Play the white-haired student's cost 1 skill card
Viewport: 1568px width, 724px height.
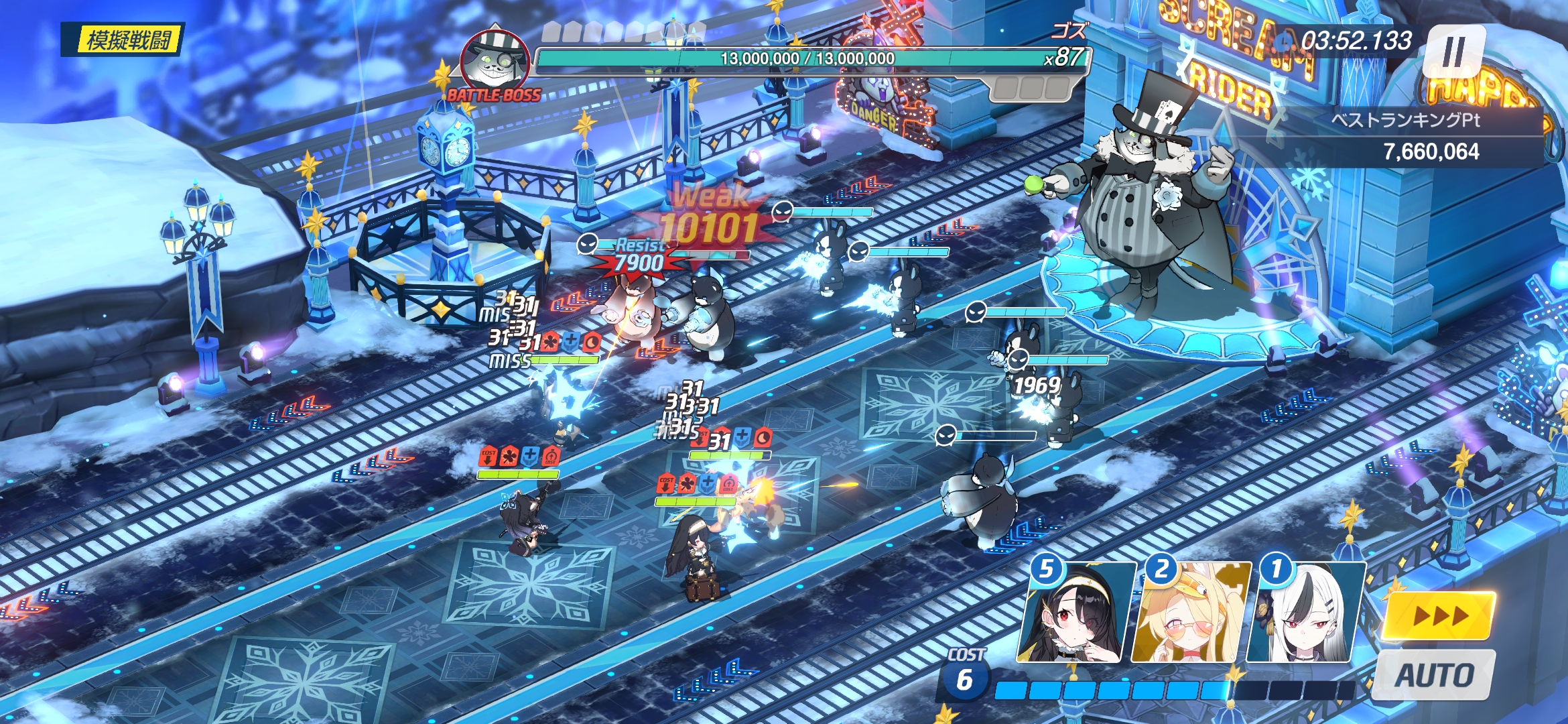(x=1305, y=613)
